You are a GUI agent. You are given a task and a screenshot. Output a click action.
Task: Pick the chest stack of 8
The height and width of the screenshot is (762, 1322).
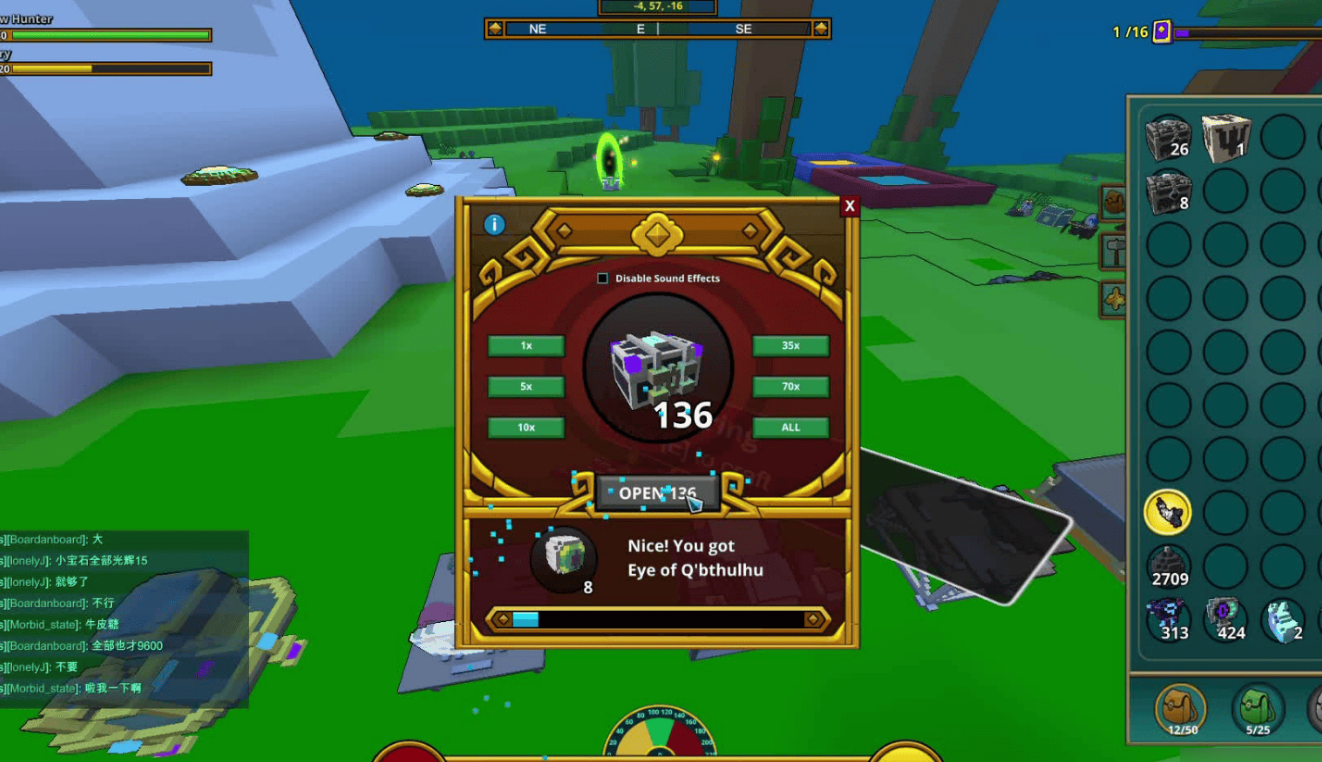pyautogui.click(x=1168, y=190)
